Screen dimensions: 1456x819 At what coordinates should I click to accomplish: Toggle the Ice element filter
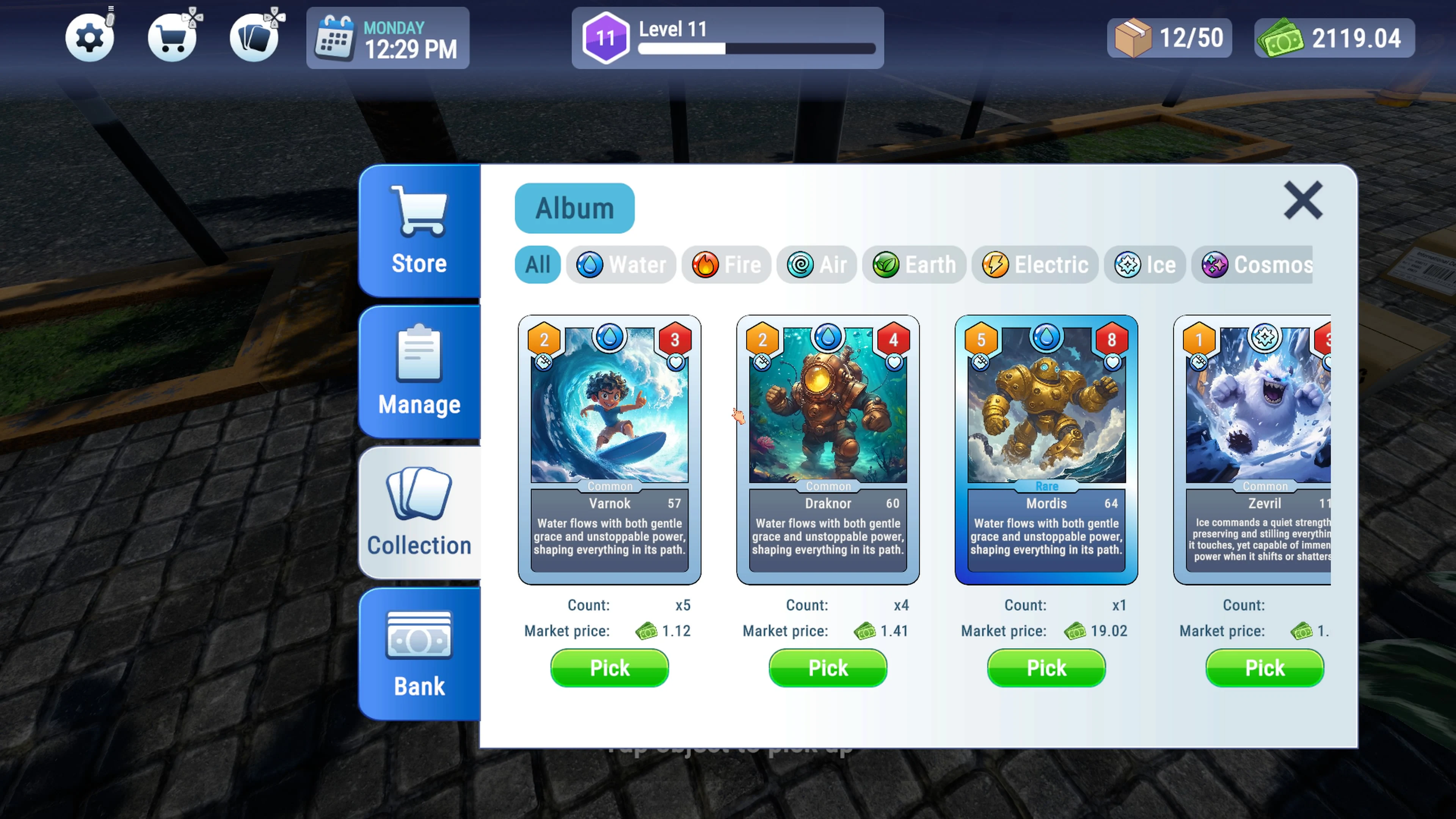click(1145, 265)
